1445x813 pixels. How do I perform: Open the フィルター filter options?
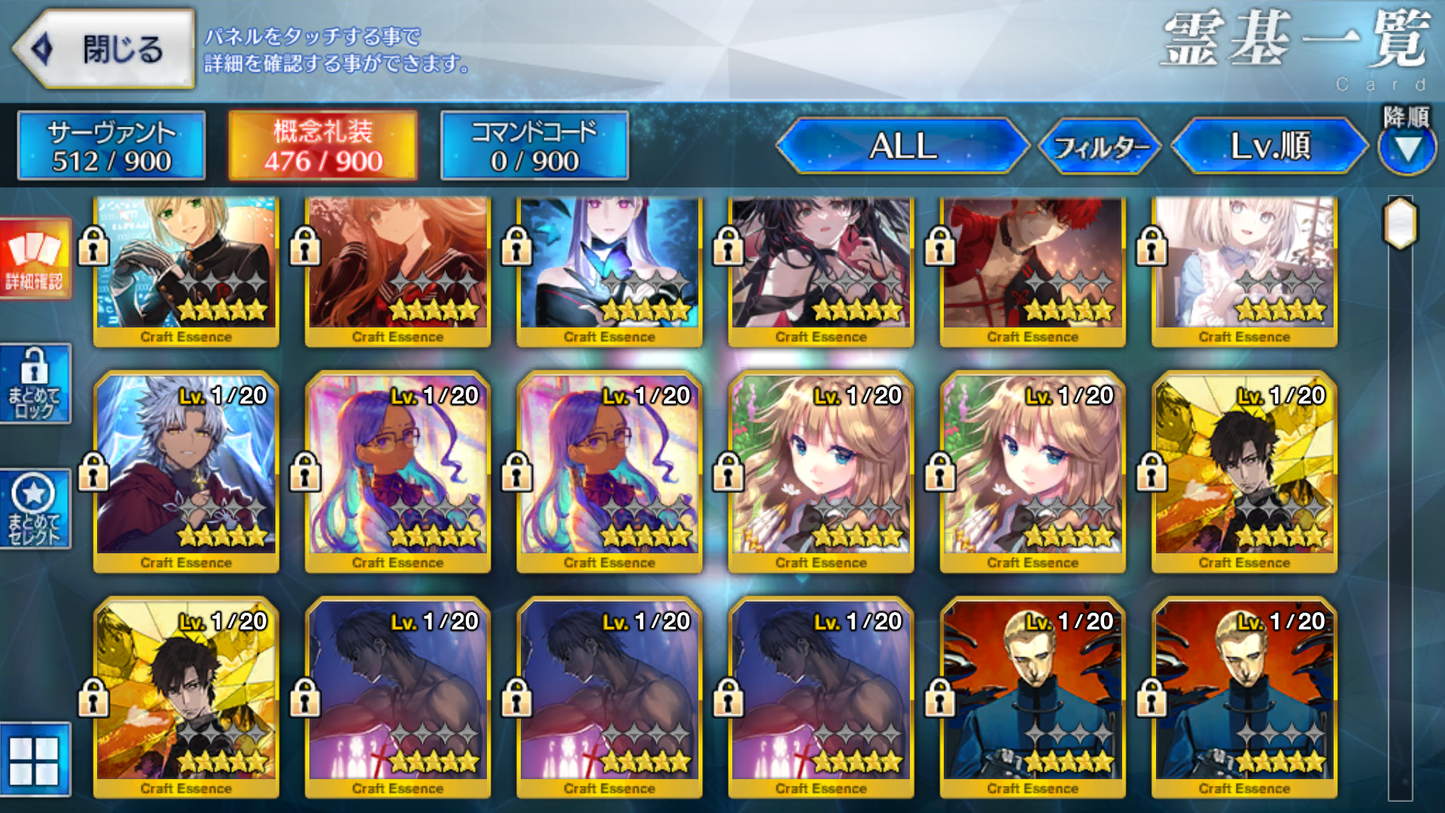tap(1101, 147)
